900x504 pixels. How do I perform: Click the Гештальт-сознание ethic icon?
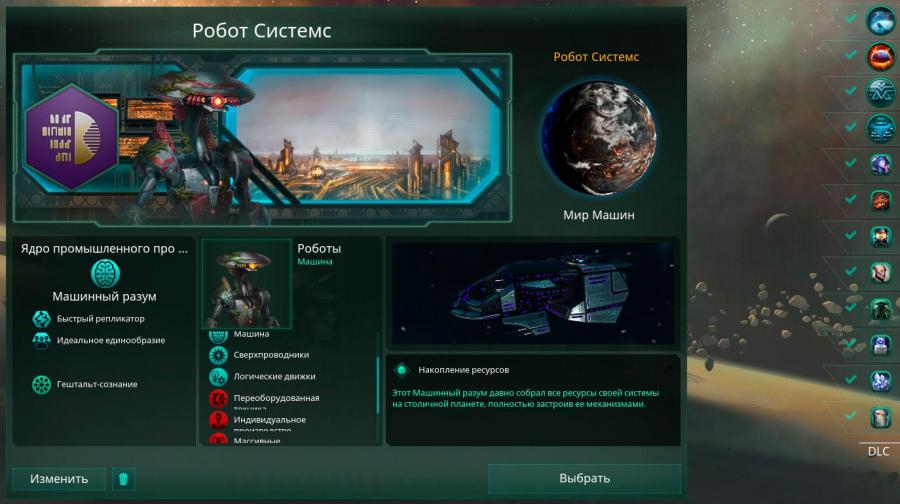click(x=42, y=384)
